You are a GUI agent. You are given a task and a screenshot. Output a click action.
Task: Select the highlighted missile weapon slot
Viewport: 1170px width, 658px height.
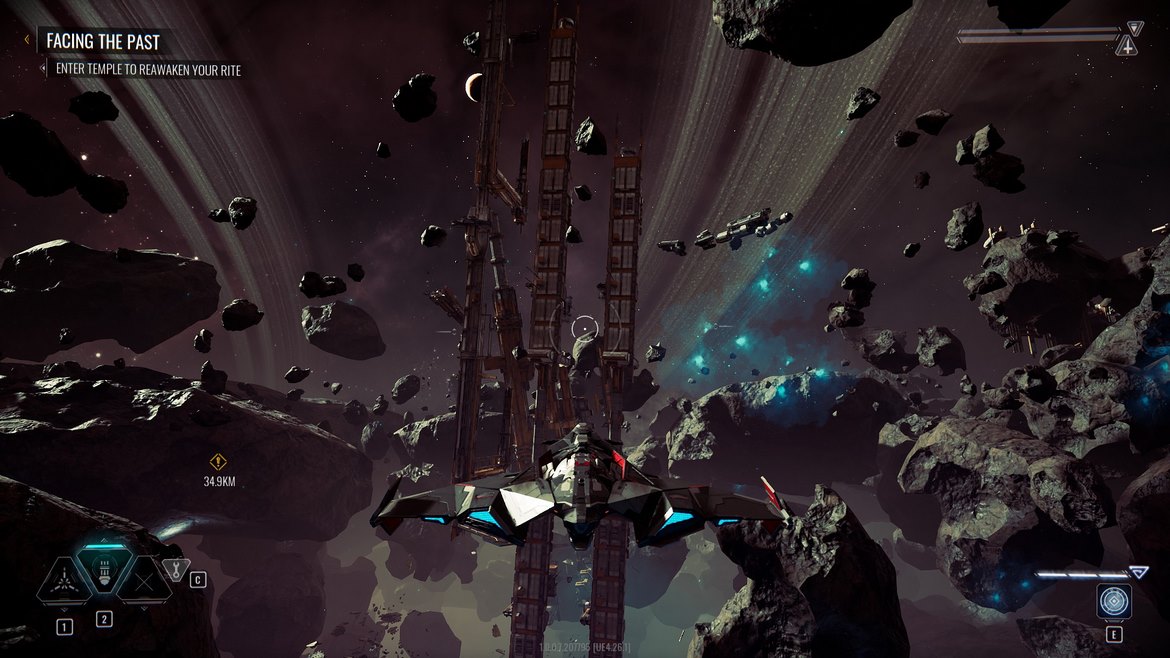point(103,573)
